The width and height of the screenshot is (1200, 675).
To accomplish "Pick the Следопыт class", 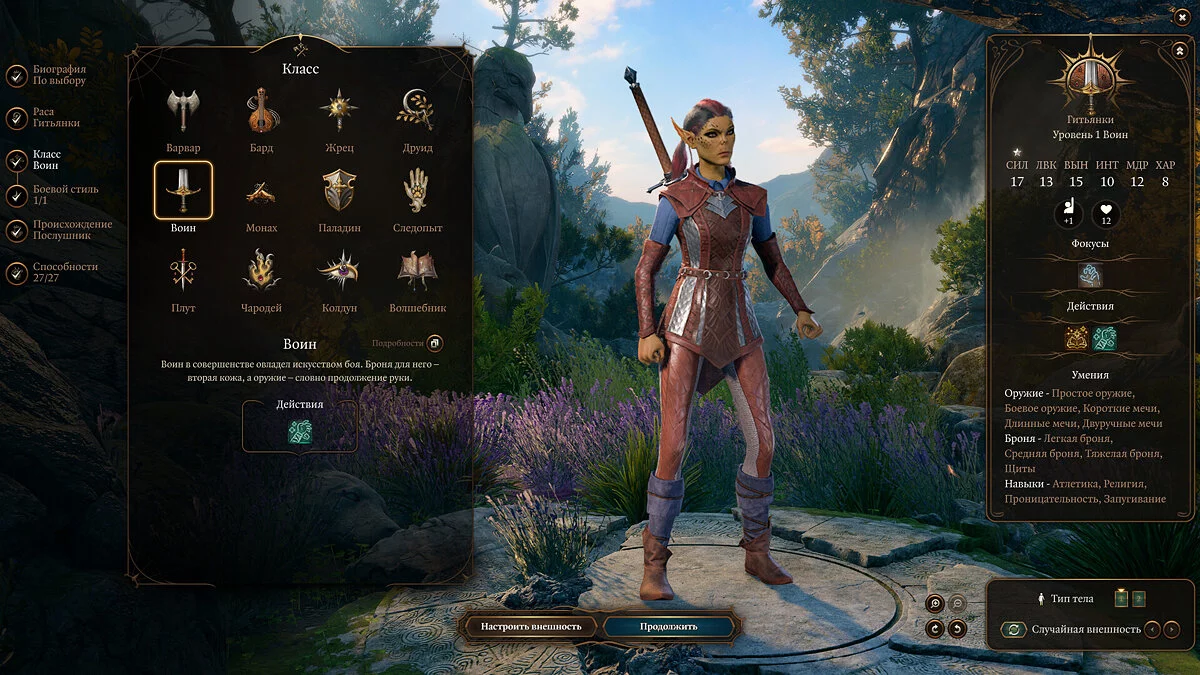I will point(417,190).
